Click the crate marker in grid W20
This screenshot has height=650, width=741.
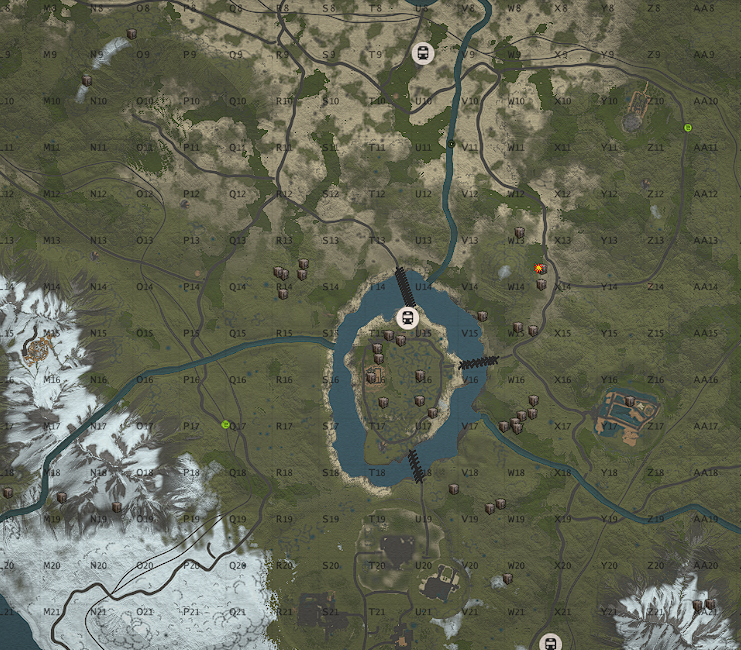coord(508,578)
